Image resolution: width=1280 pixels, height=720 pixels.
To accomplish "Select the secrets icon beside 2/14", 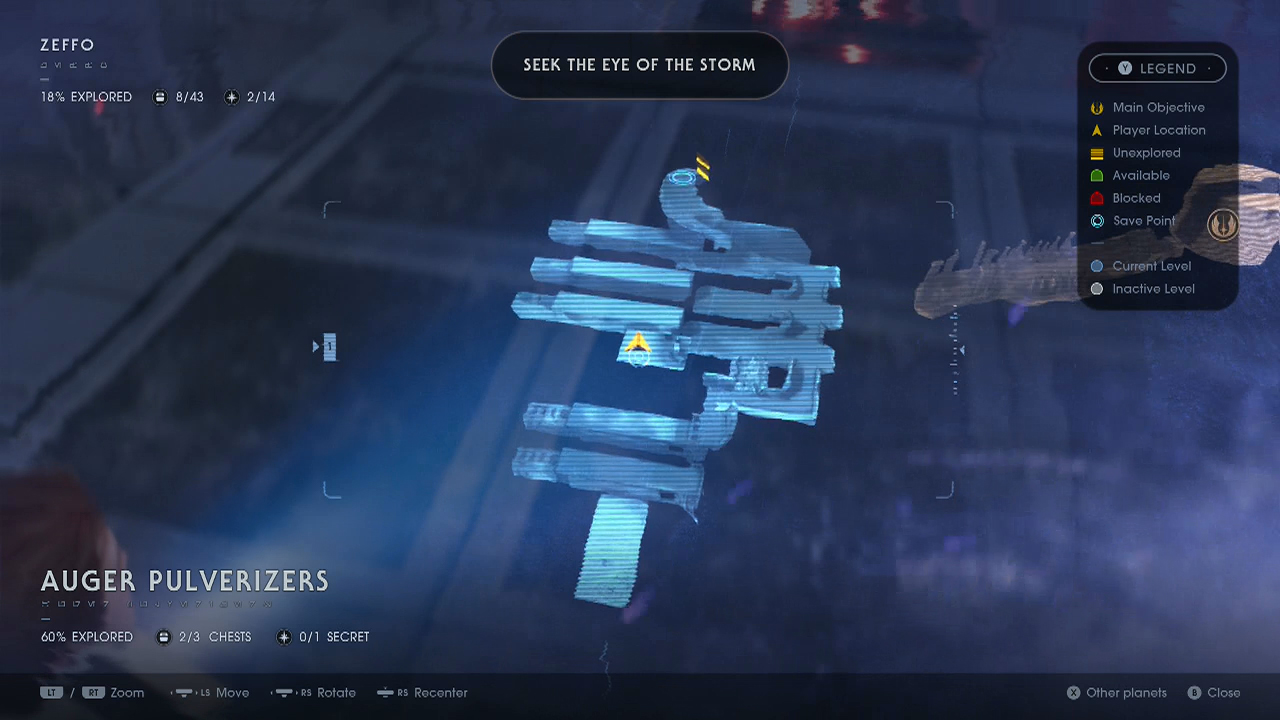I will tap(231, 97).
